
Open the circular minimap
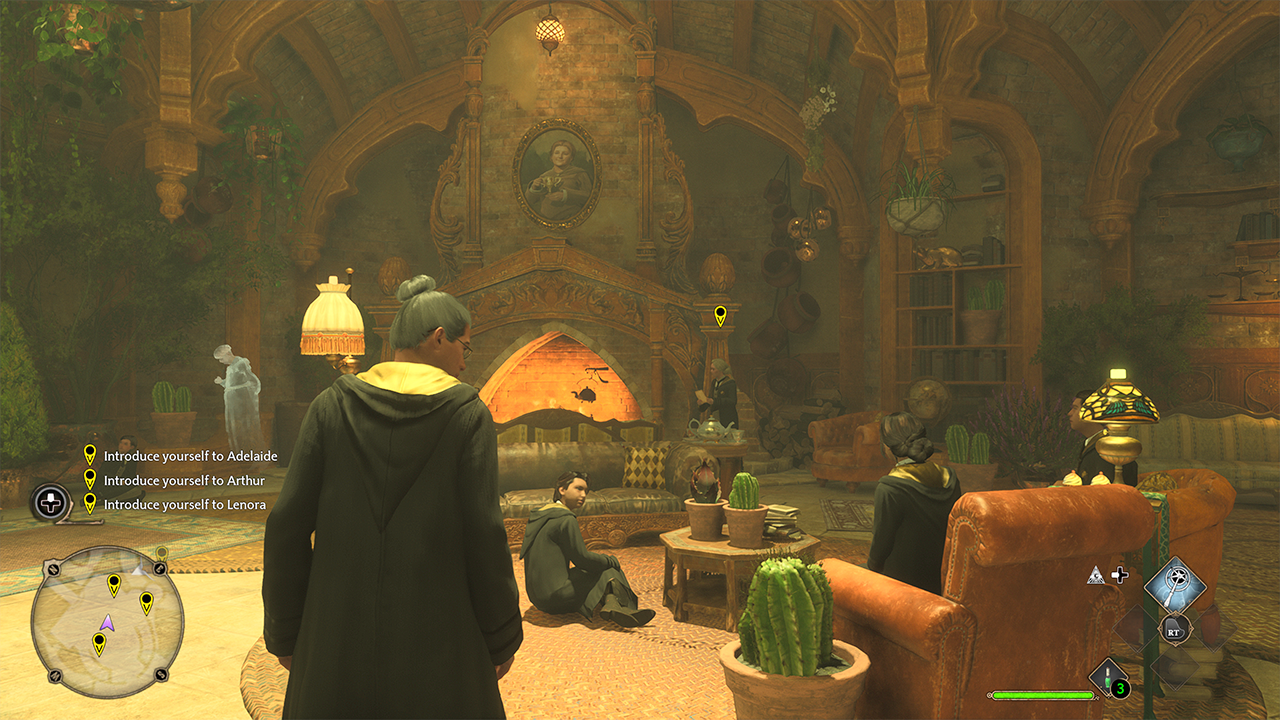point(107,622)
